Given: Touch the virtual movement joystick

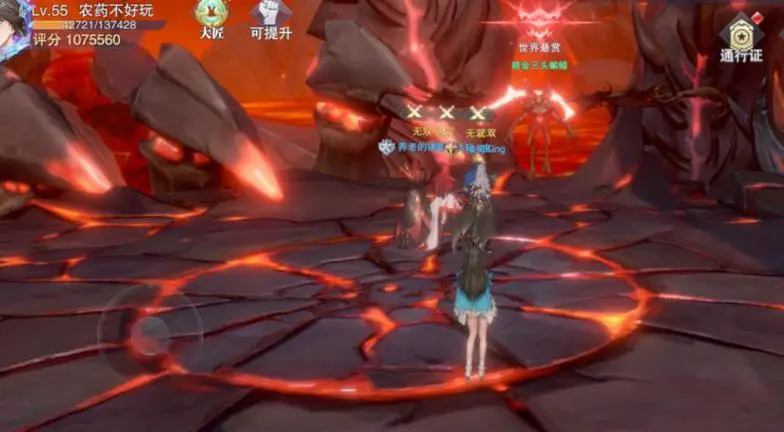Looking at the screenshot, I should (x=150, y=330).
